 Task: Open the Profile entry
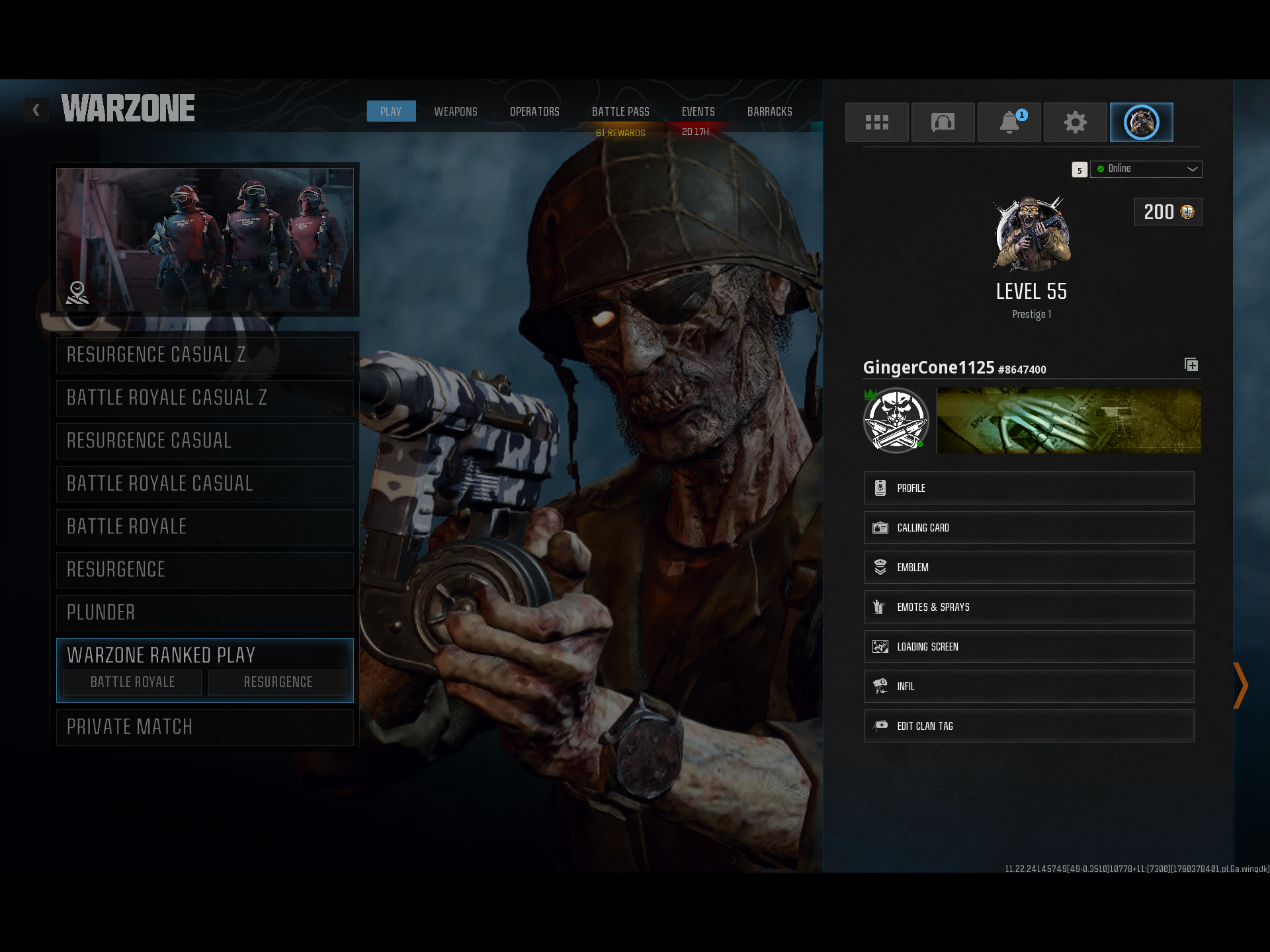1029,488
